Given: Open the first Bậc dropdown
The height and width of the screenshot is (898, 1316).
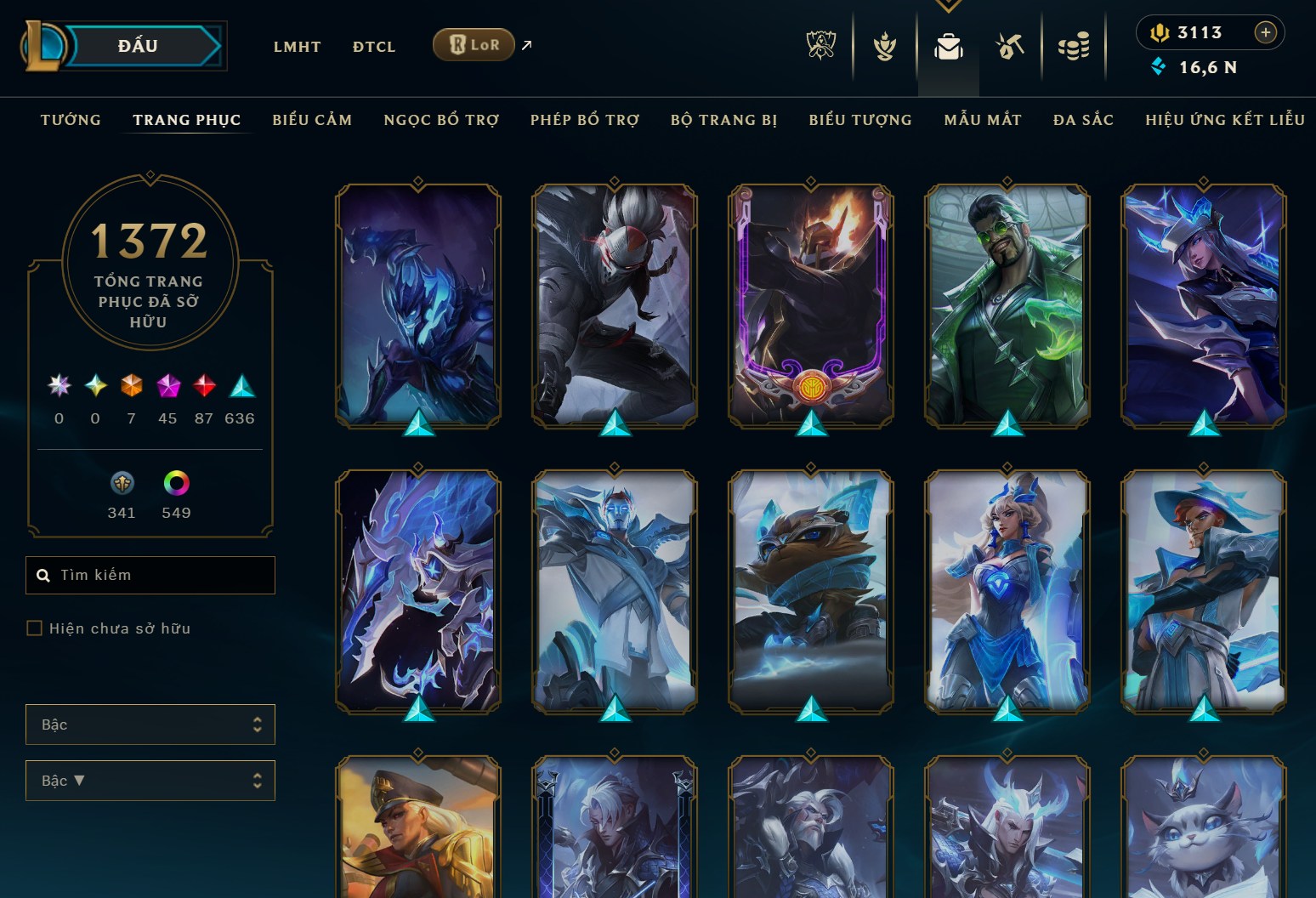Looking at the screenshot, I should [150, 724].
